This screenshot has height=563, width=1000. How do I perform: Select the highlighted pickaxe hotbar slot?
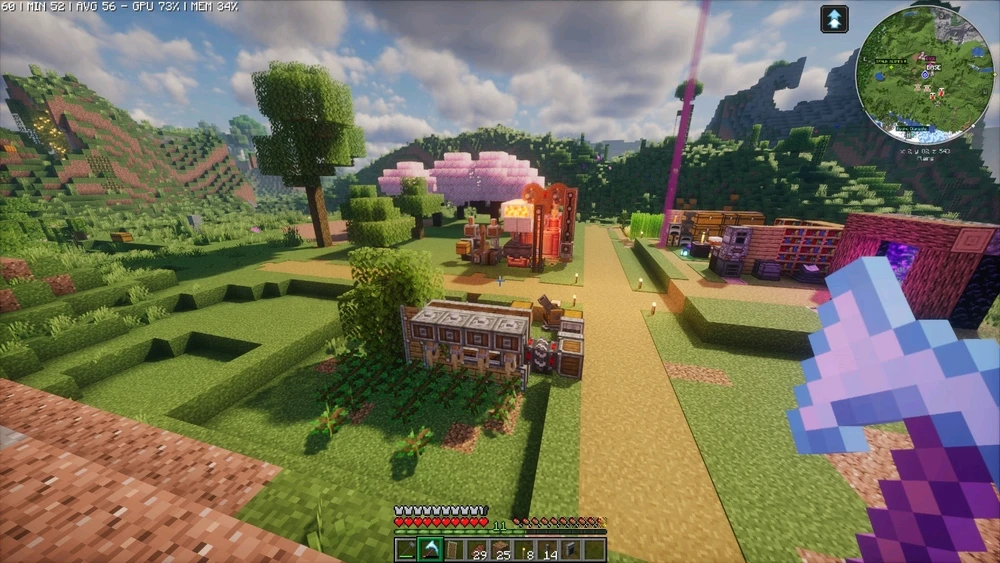(x=430, y=549)
